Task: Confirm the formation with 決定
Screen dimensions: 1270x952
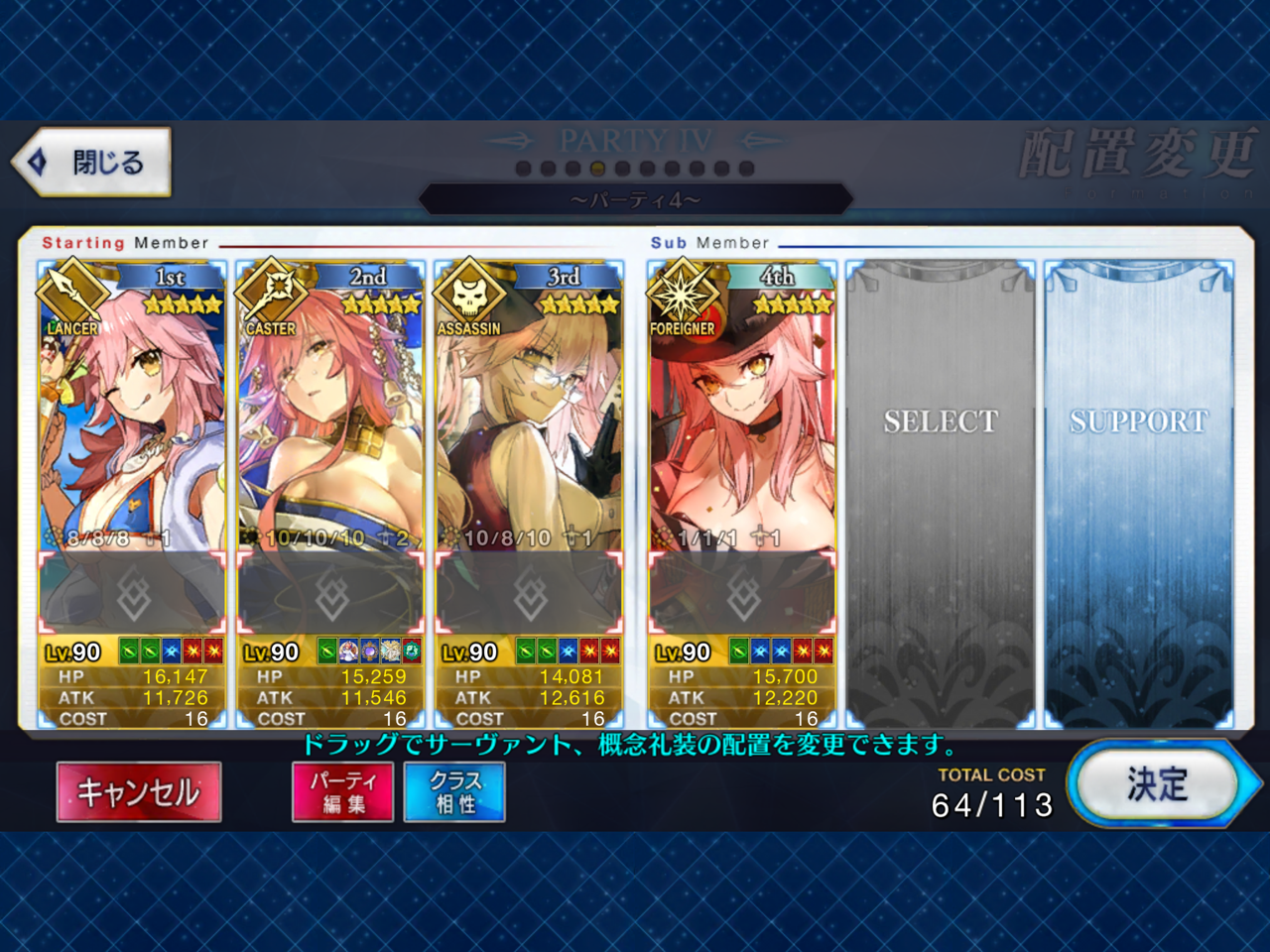Action: tap(1155, 784)
